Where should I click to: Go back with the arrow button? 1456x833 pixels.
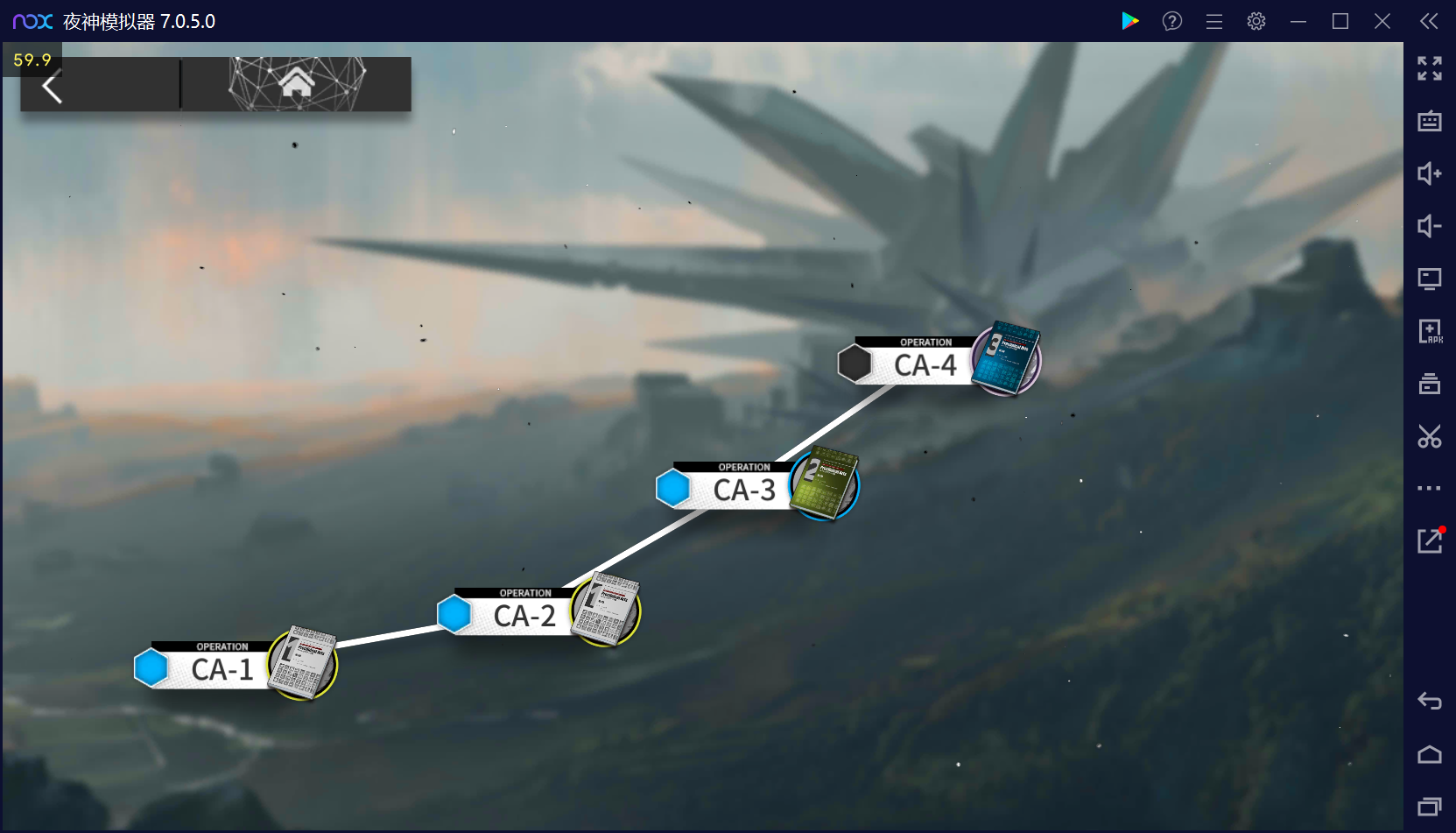point(53,88)
